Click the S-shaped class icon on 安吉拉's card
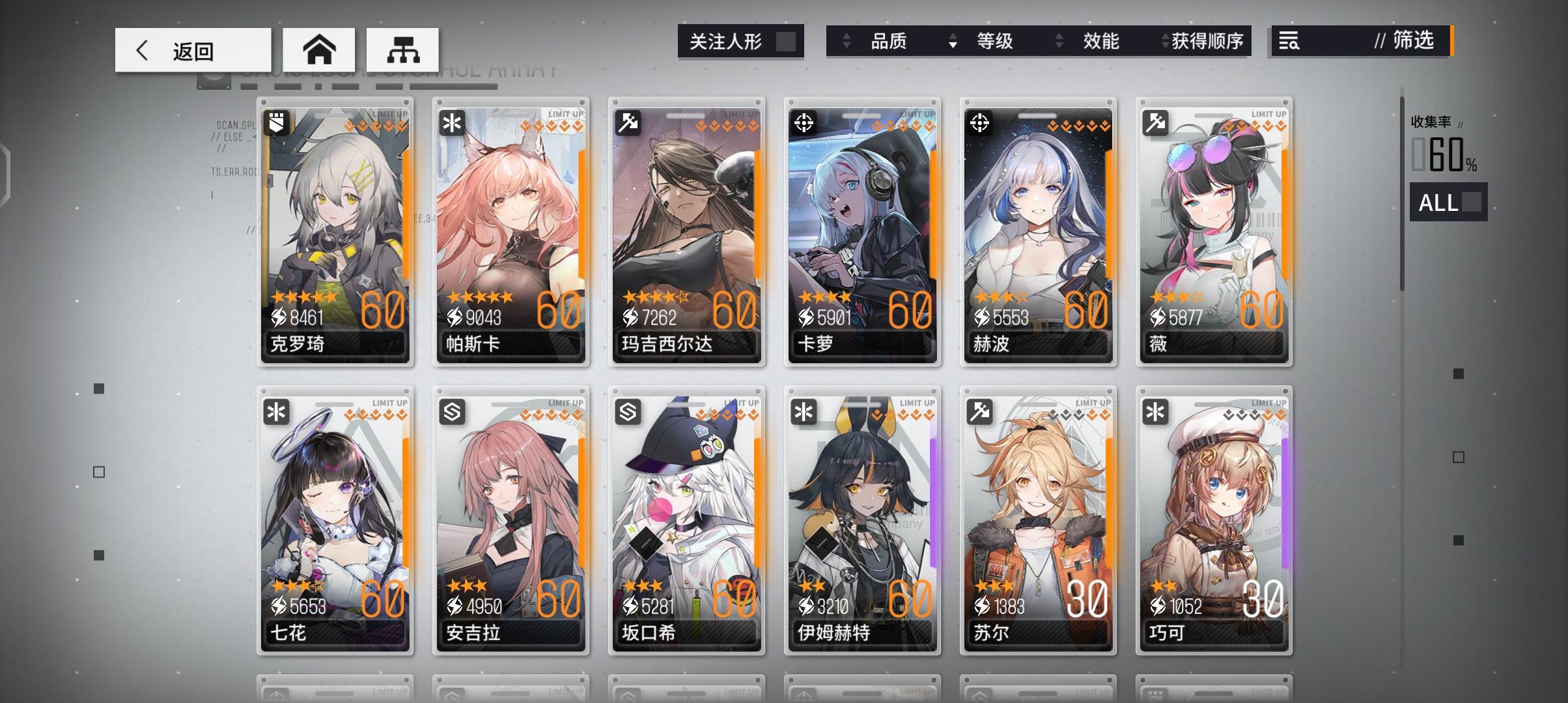The height and width of the screenshot is (703, 1568). pyautogui.click(x=453, y=411)
